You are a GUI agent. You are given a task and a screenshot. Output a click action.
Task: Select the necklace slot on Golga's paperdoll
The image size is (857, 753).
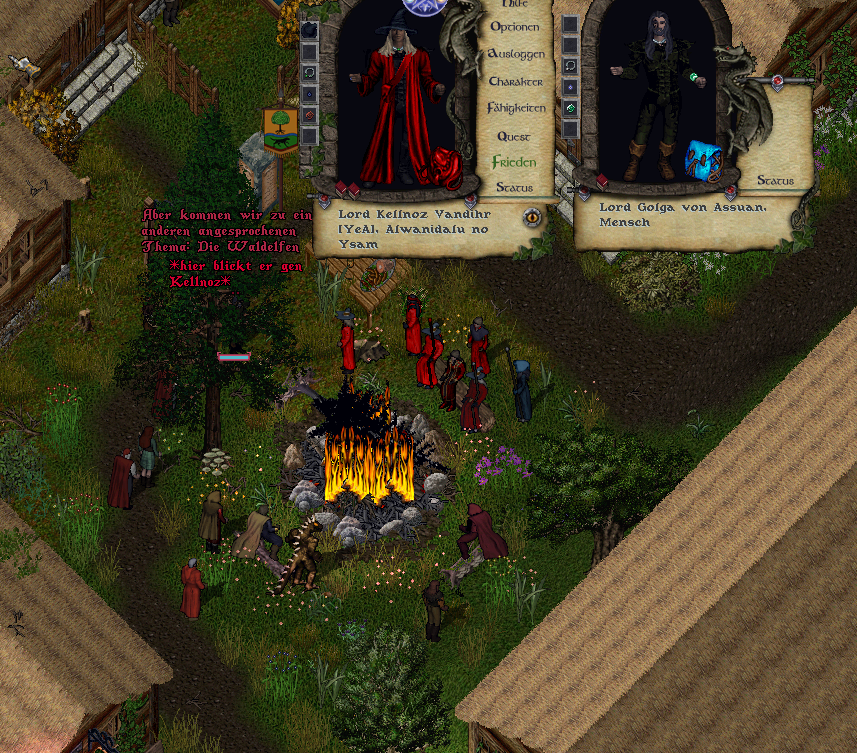tap(570, 66)
